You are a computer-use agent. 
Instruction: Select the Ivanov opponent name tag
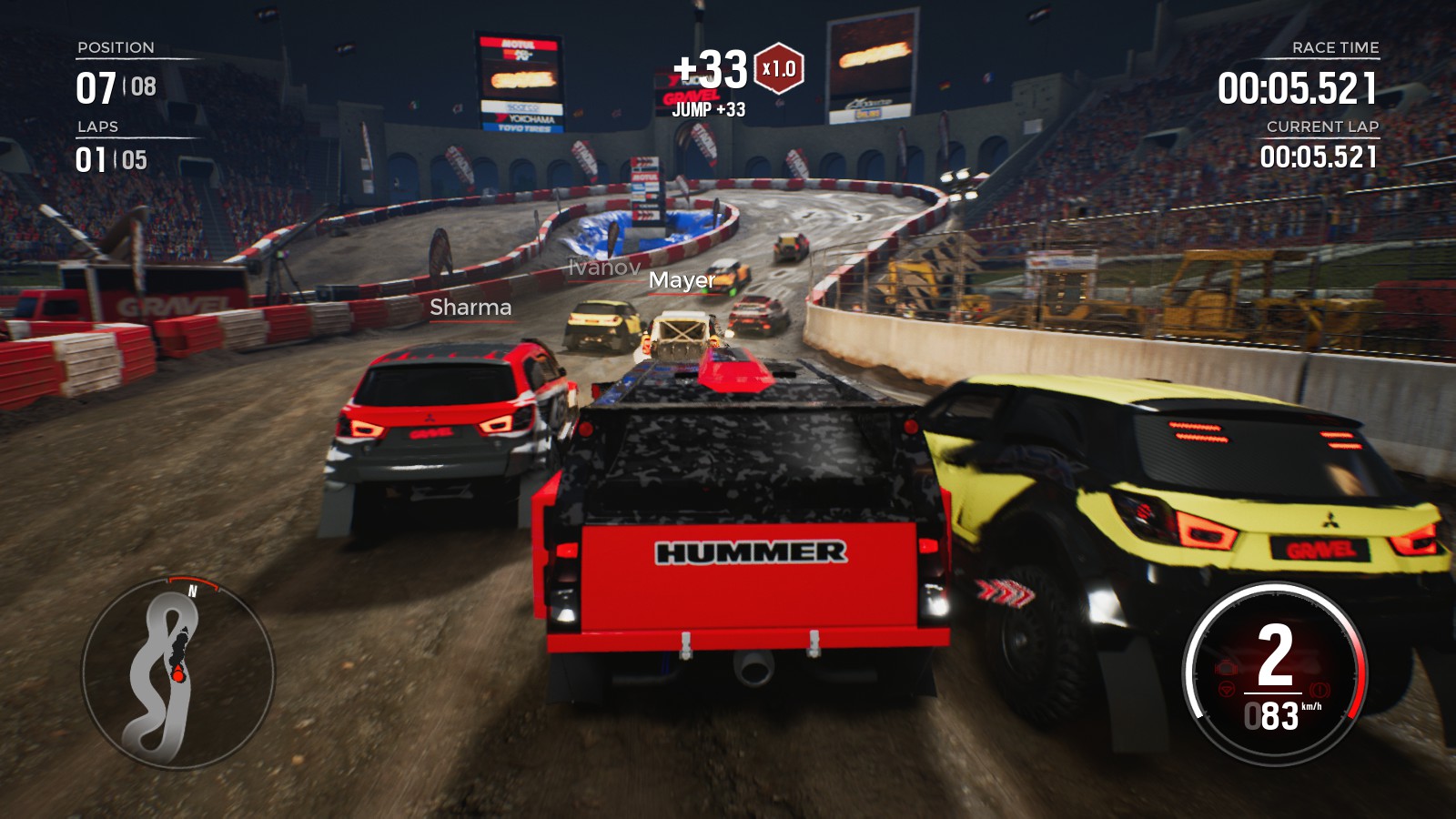[x=603, y=268]
